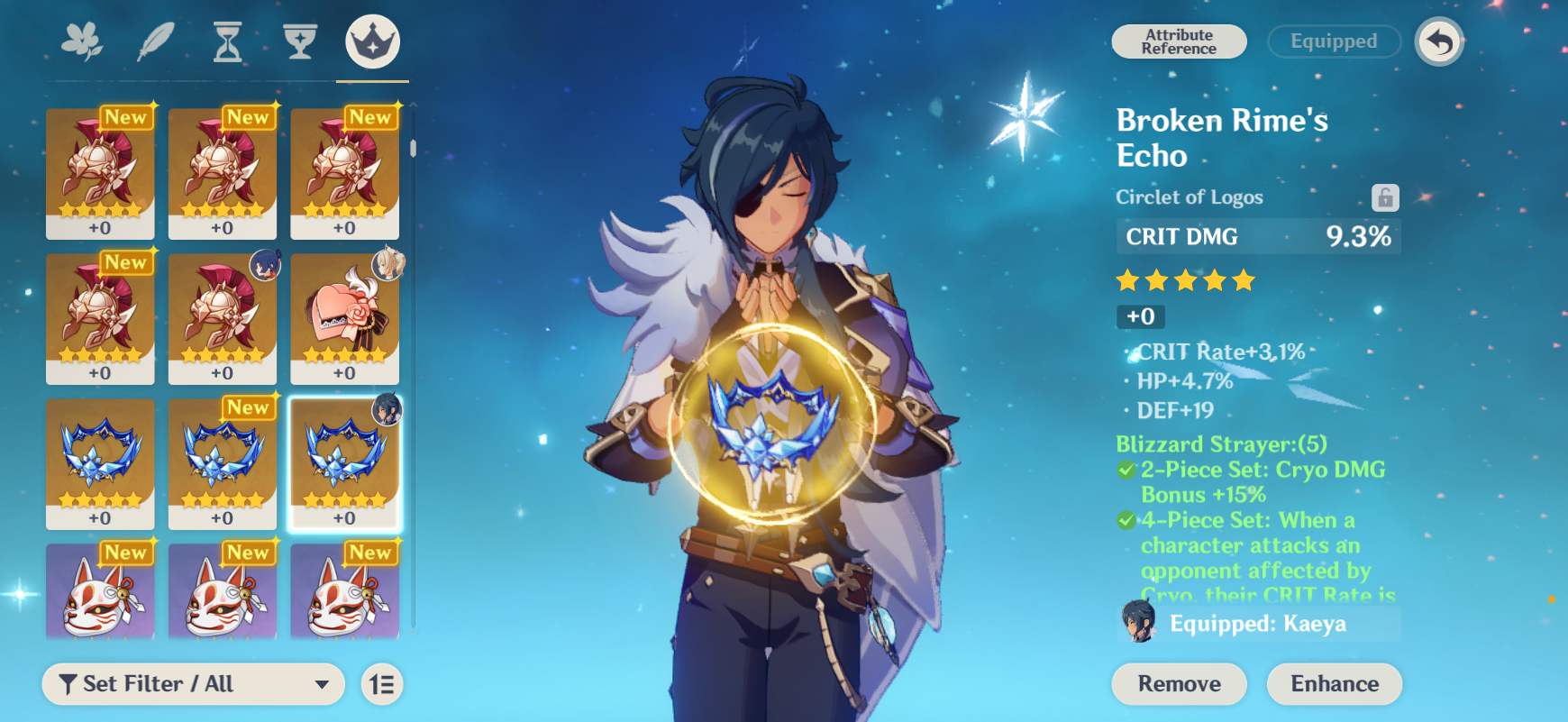Select the Circlet of Logos crown icon
This screenshot has height=722, width=1568.
tap(372, 41)
